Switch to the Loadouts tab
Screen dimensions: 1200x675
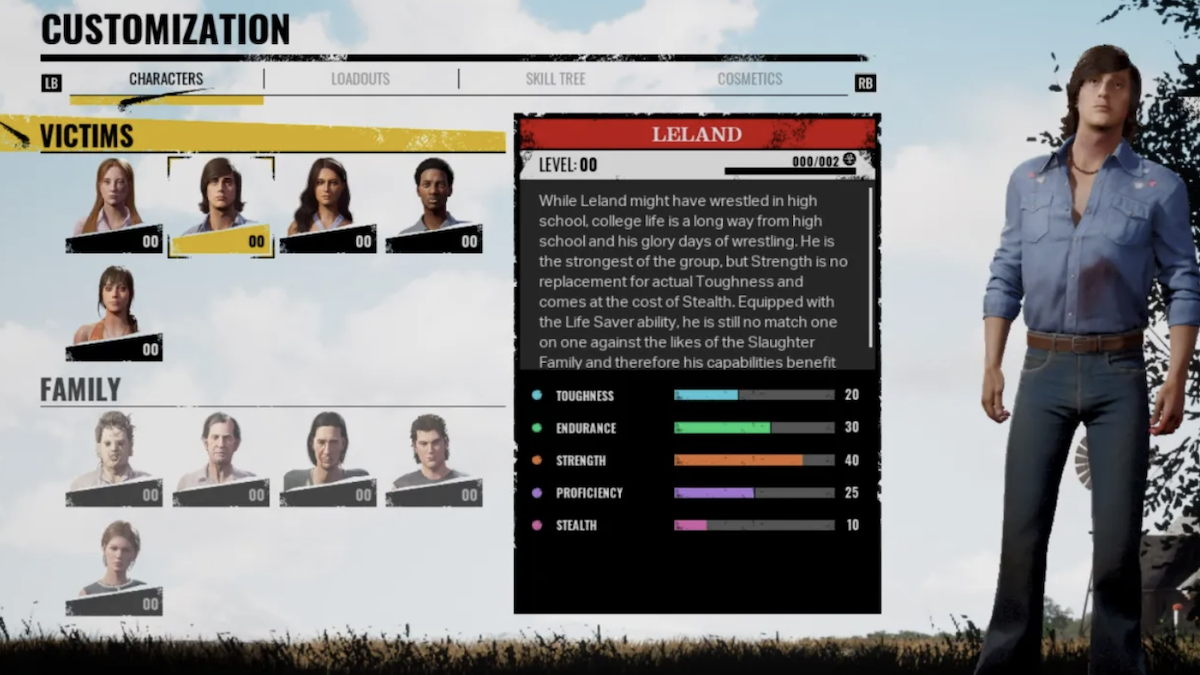pyautogui.click(x=360, y=79)
